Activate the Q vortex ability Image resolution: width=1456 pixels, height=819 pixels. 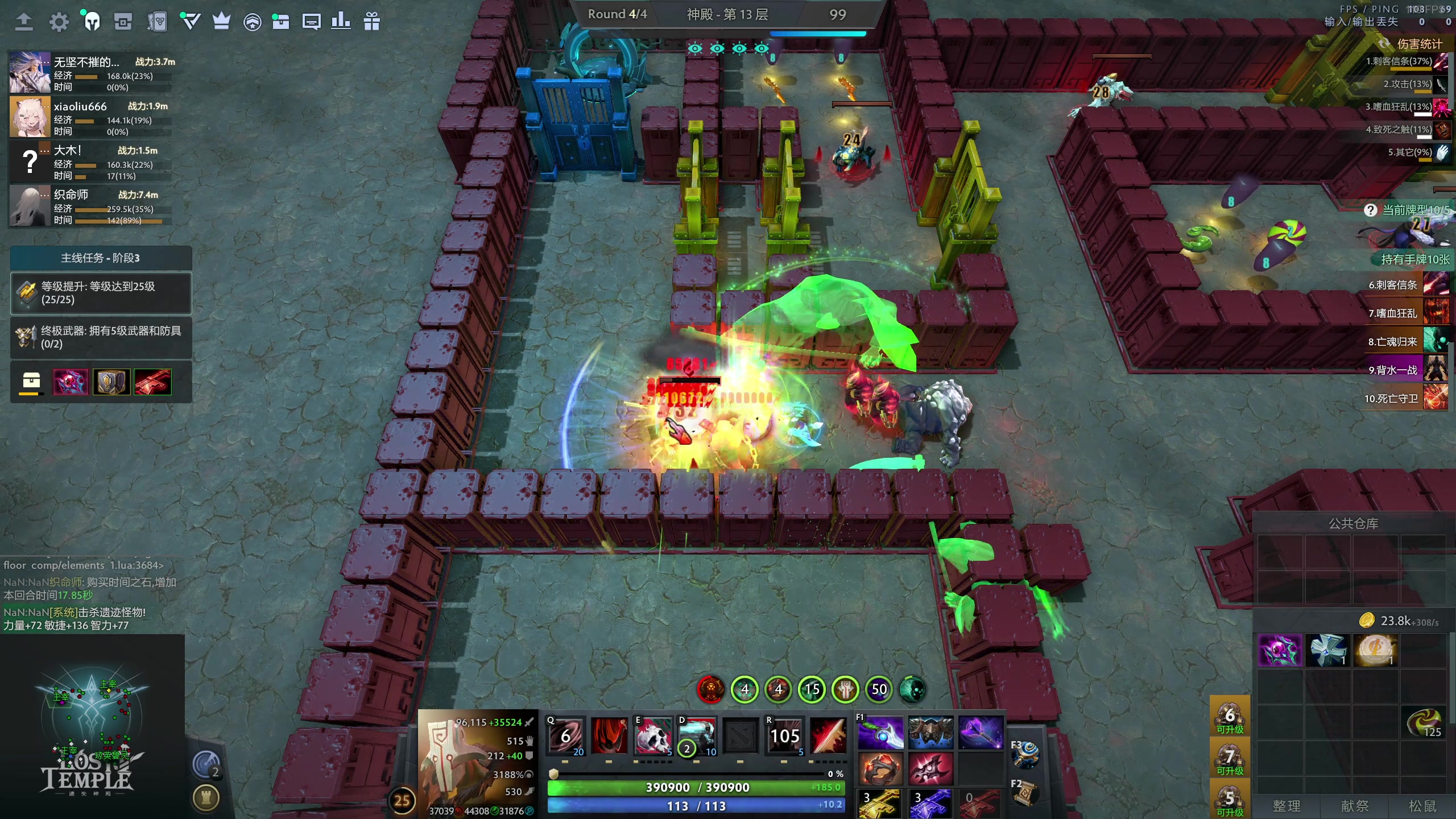(565, 736)
